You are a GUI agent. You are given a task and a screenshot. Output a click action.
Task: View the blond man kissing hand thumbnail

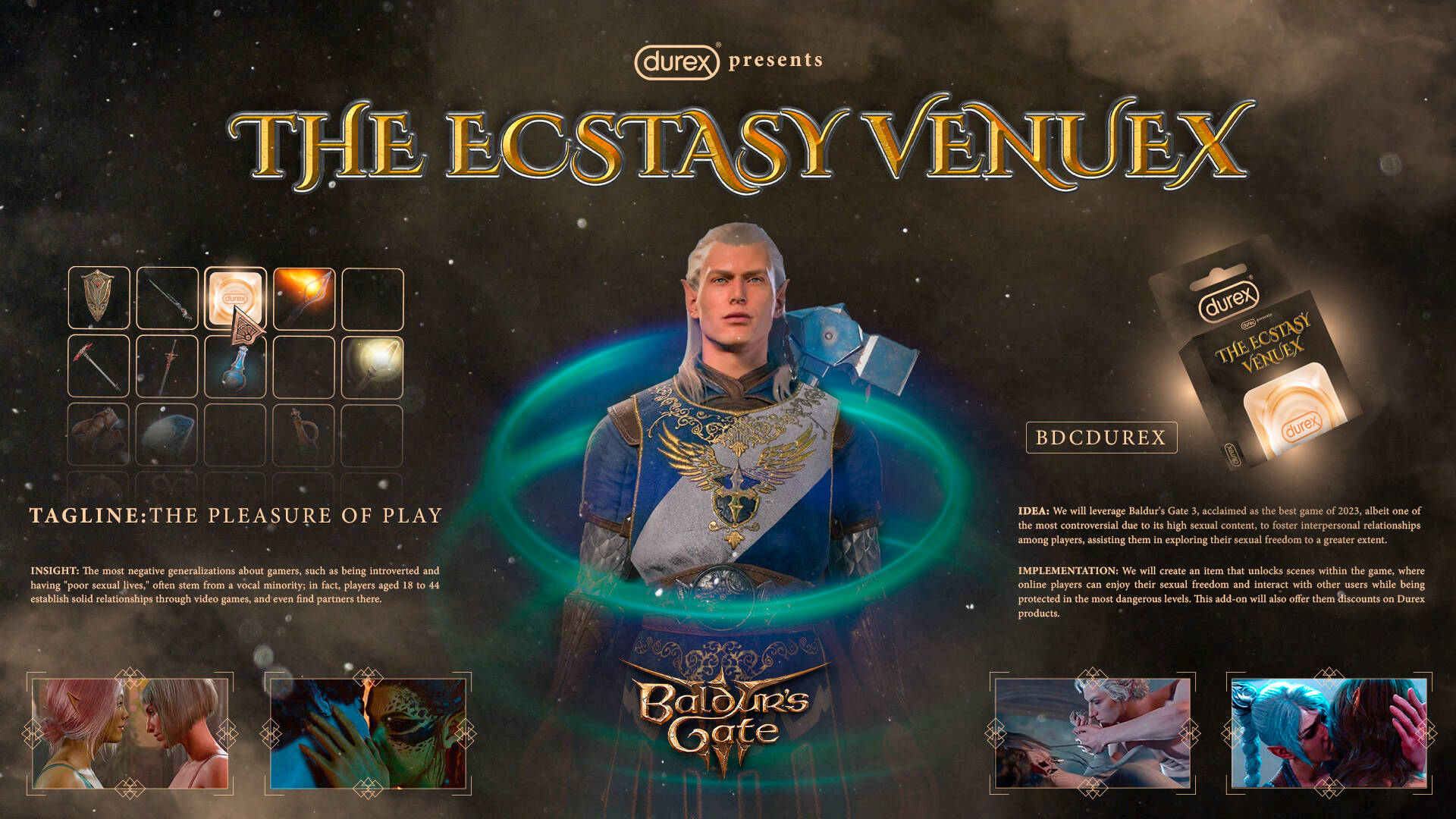(x=1092, y=733)
